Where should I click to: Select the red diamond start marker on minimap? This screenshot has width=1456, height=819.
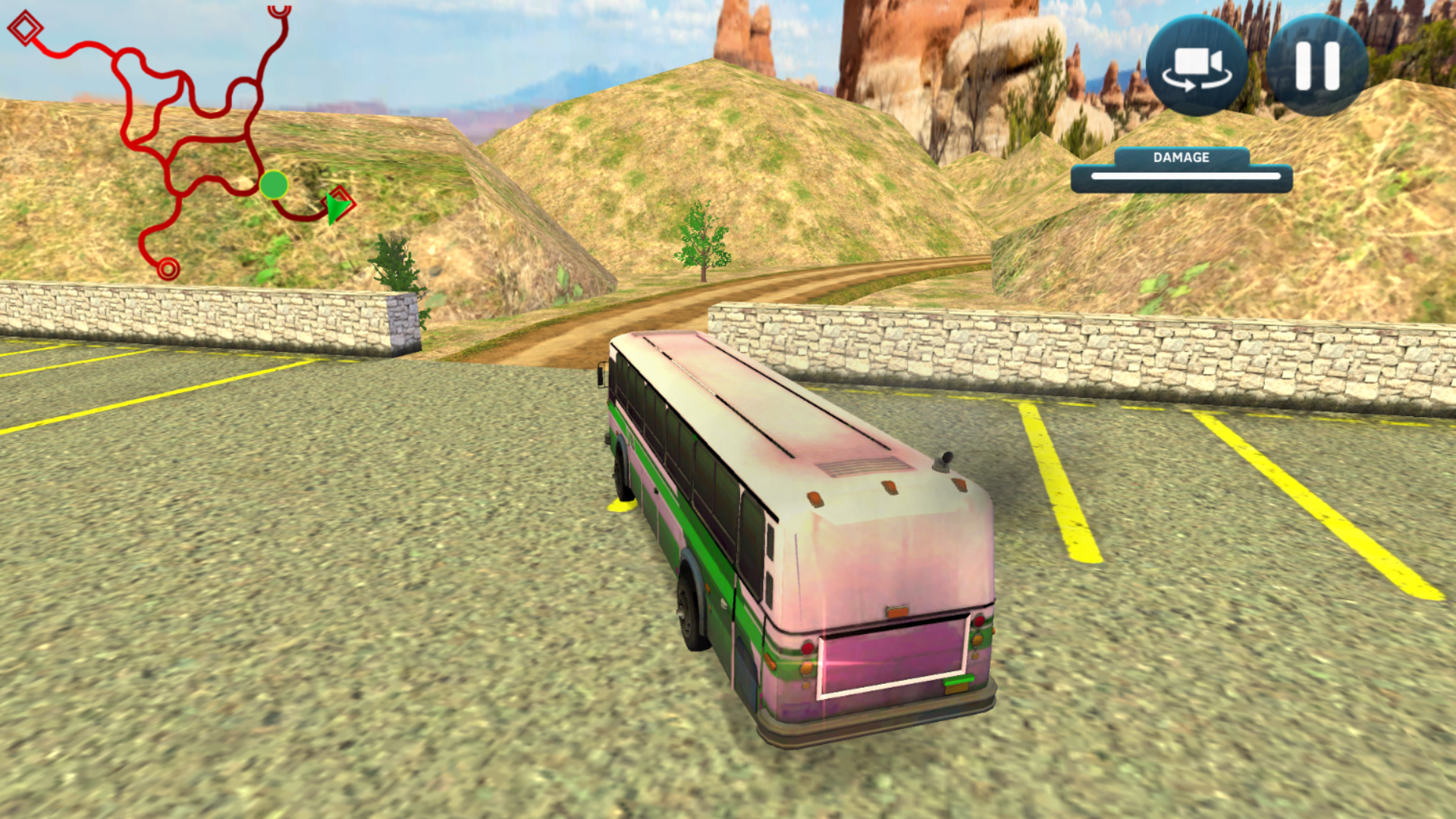(x=25, y=29)
